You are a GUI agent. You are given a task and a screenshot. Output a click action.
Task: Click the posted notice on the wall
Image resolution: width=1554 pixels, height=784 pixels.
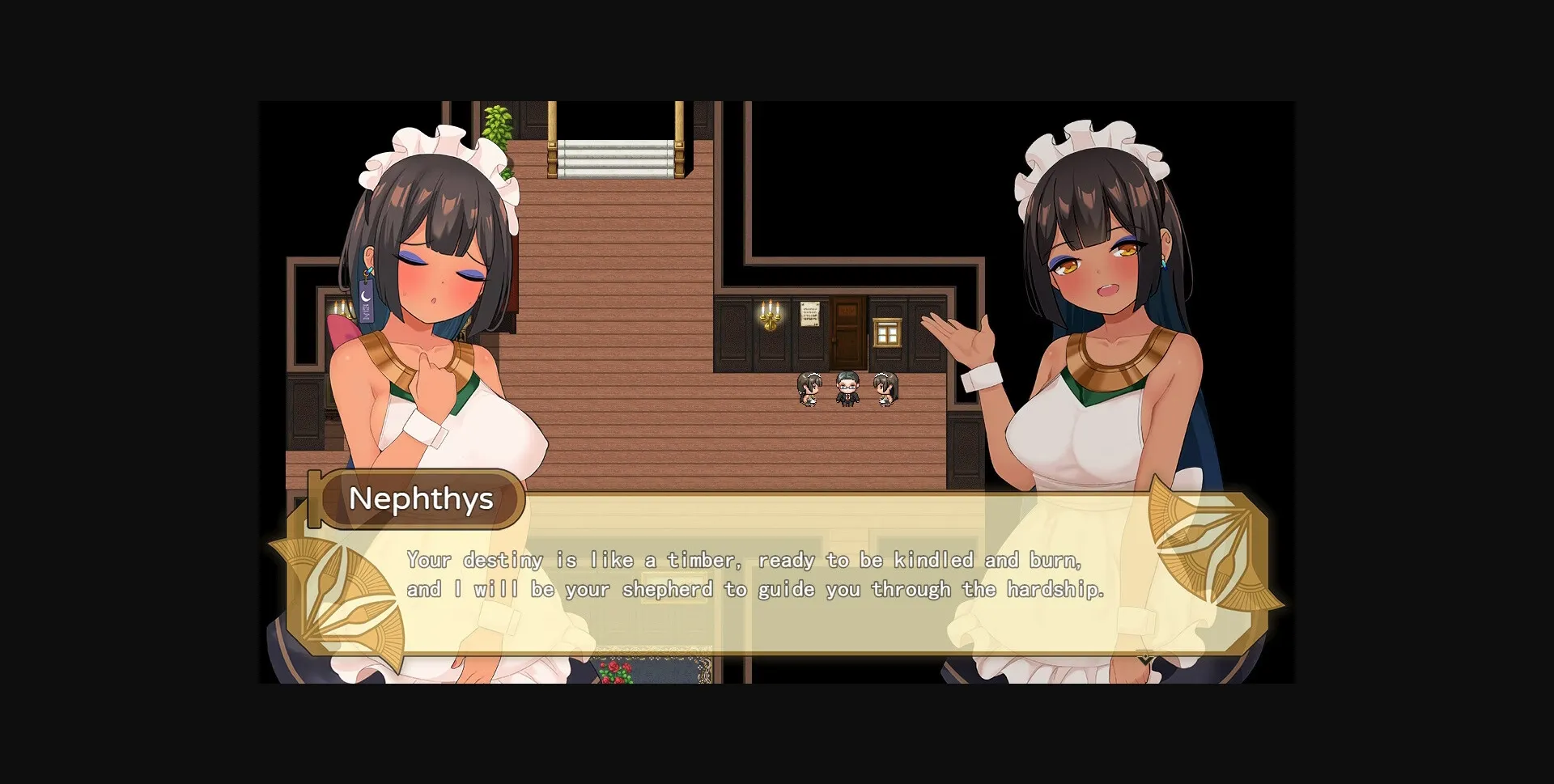[x=809, y=316]
